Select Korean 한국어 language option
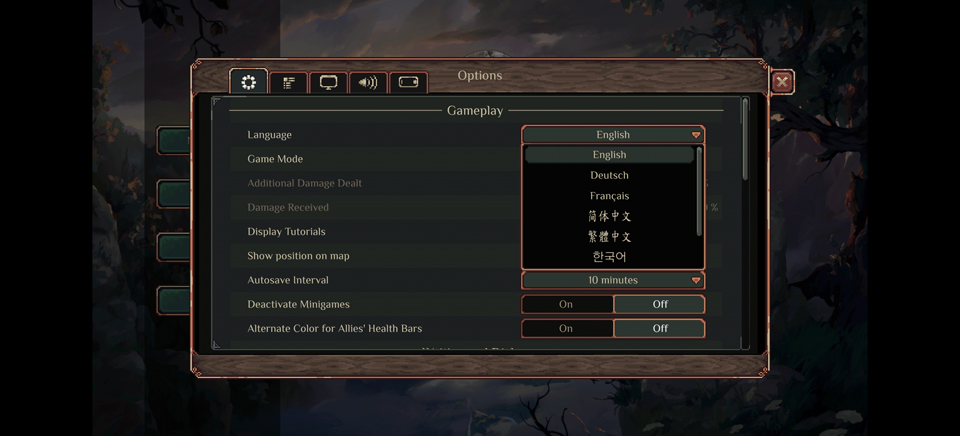The image size is (960, 436). pos(609,257)
